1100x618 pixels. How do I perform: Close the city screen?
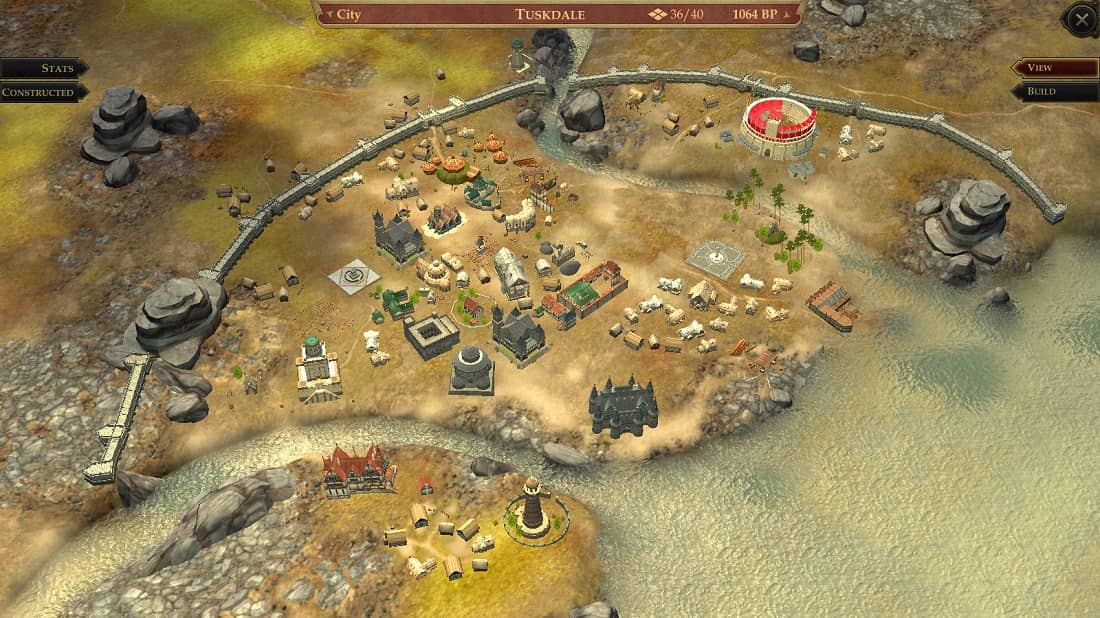[1081, 19]
